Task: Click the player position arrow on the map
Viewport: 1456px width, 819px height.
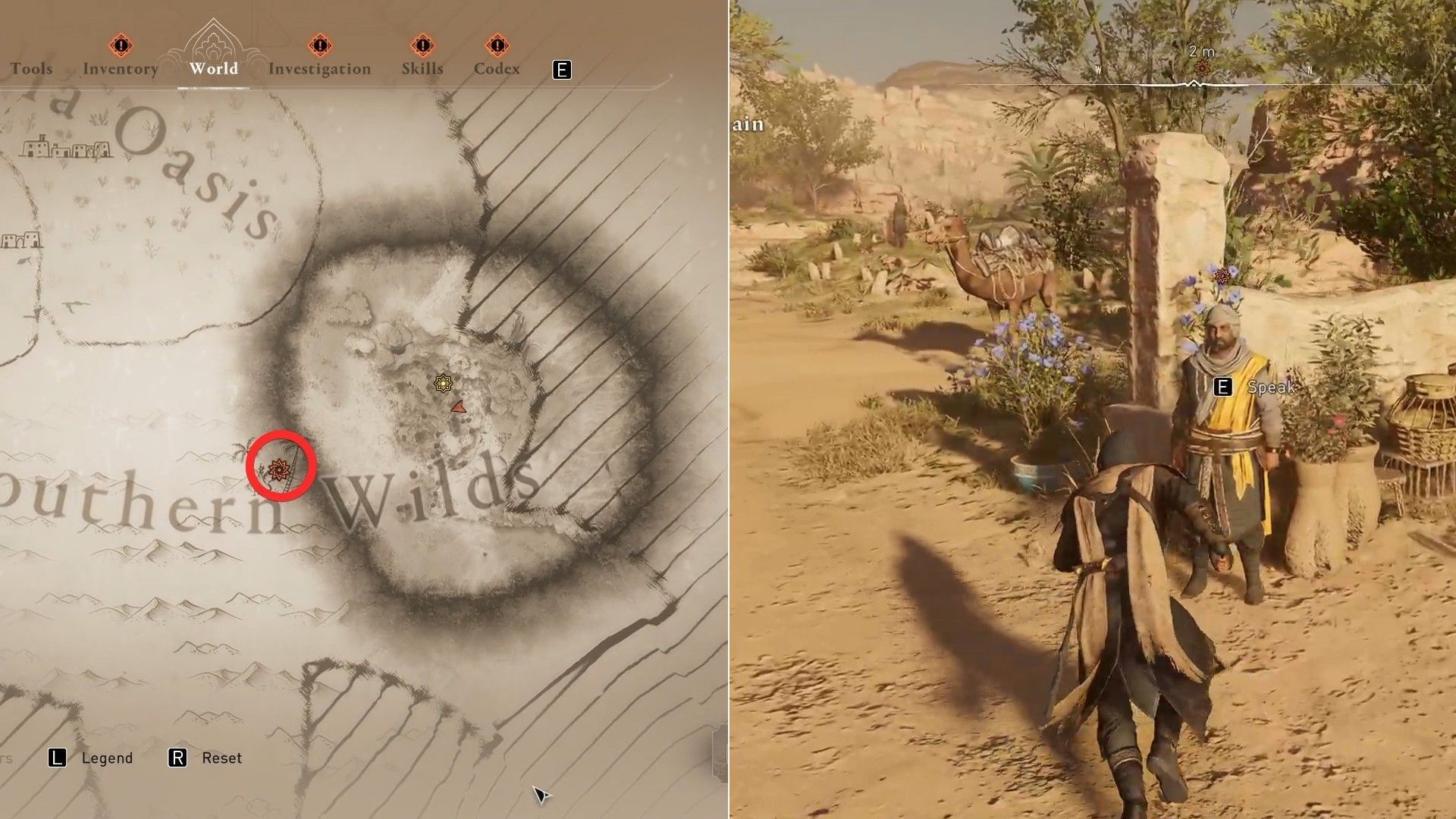Action: coord(458,406)
